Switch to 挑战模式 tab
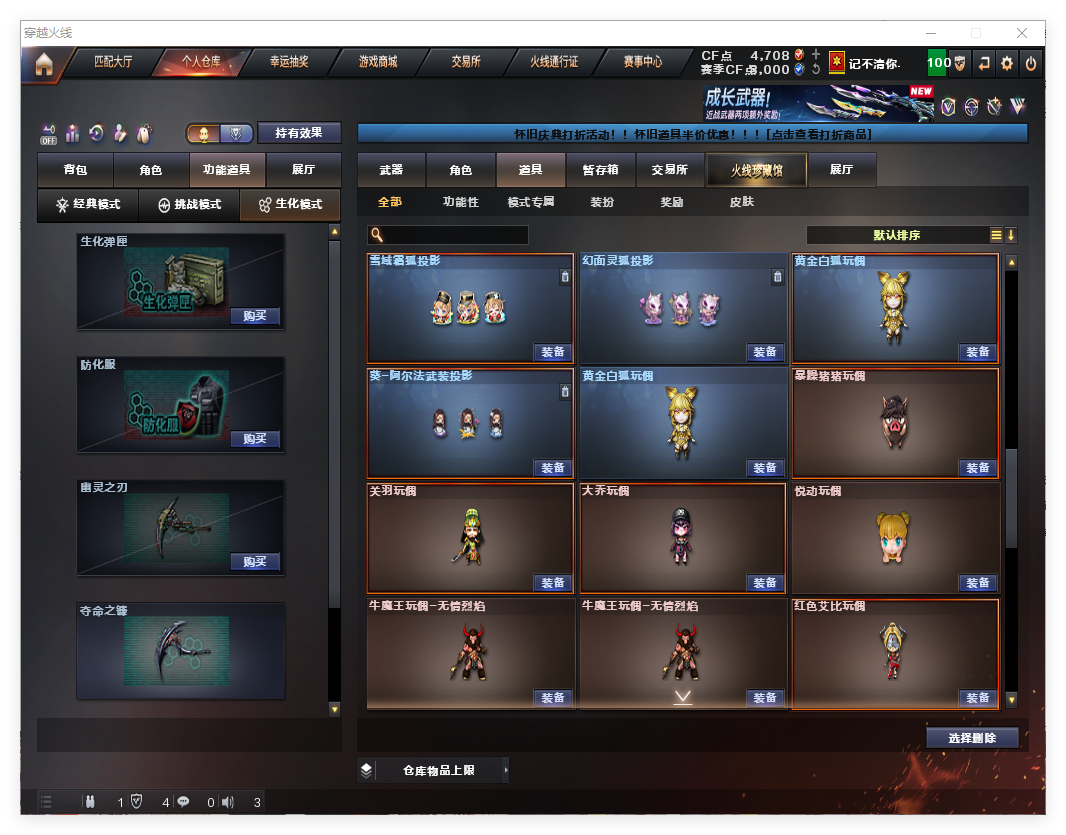The height and width of the screenshot is (835, 1066). point(190,204)
